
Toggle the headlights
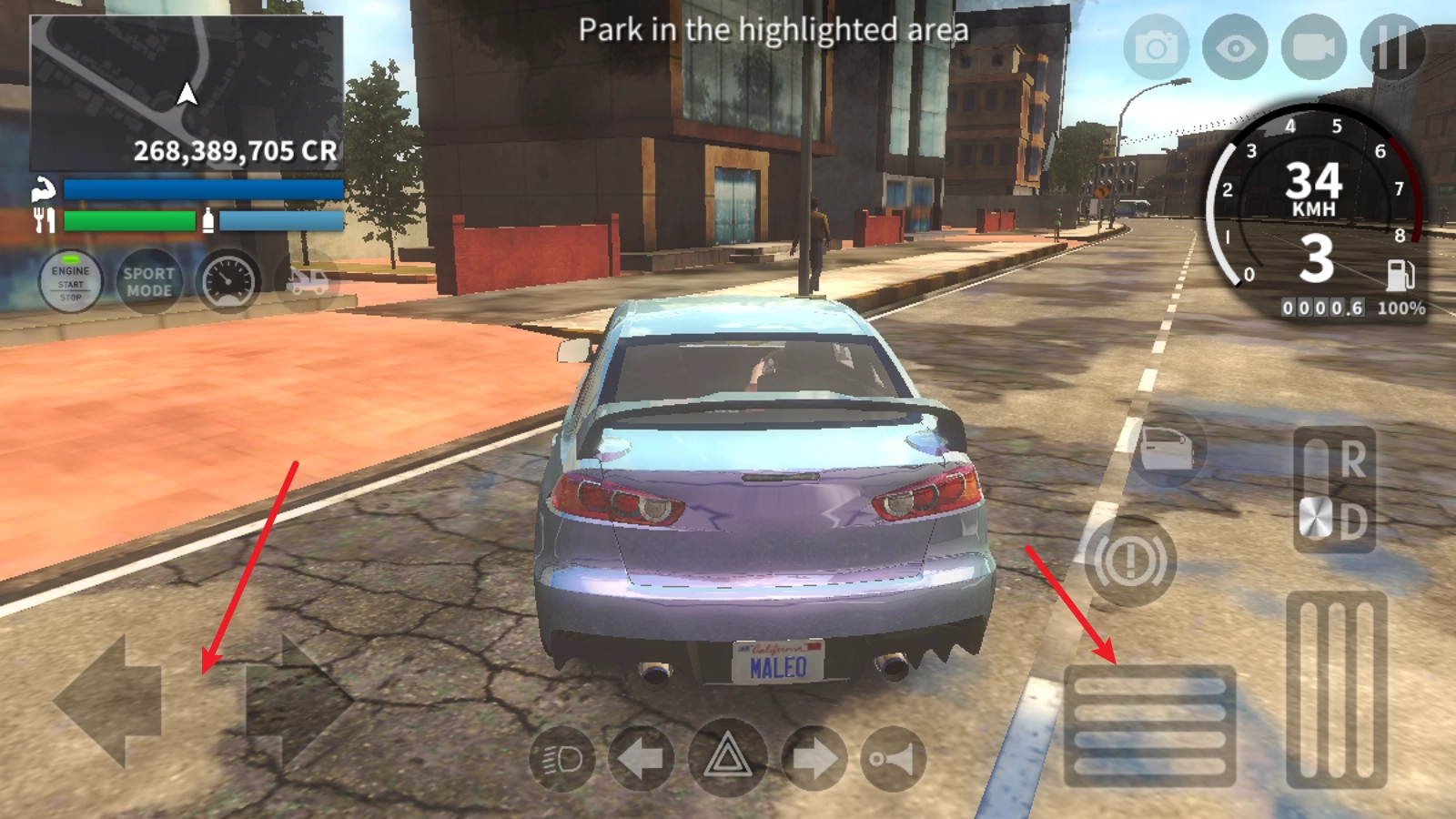(561, 758)
